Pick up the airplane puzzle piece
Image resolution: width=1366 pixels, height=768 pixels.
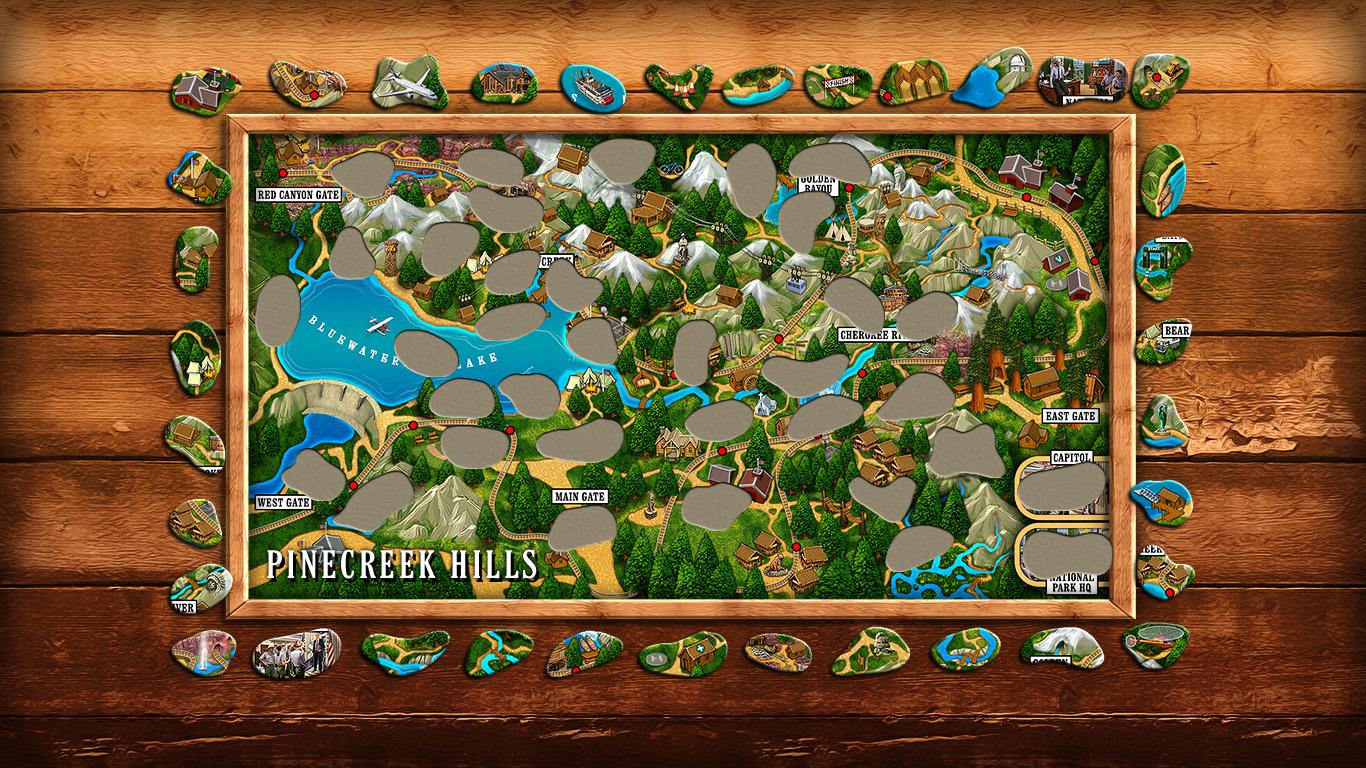(409, 81)
